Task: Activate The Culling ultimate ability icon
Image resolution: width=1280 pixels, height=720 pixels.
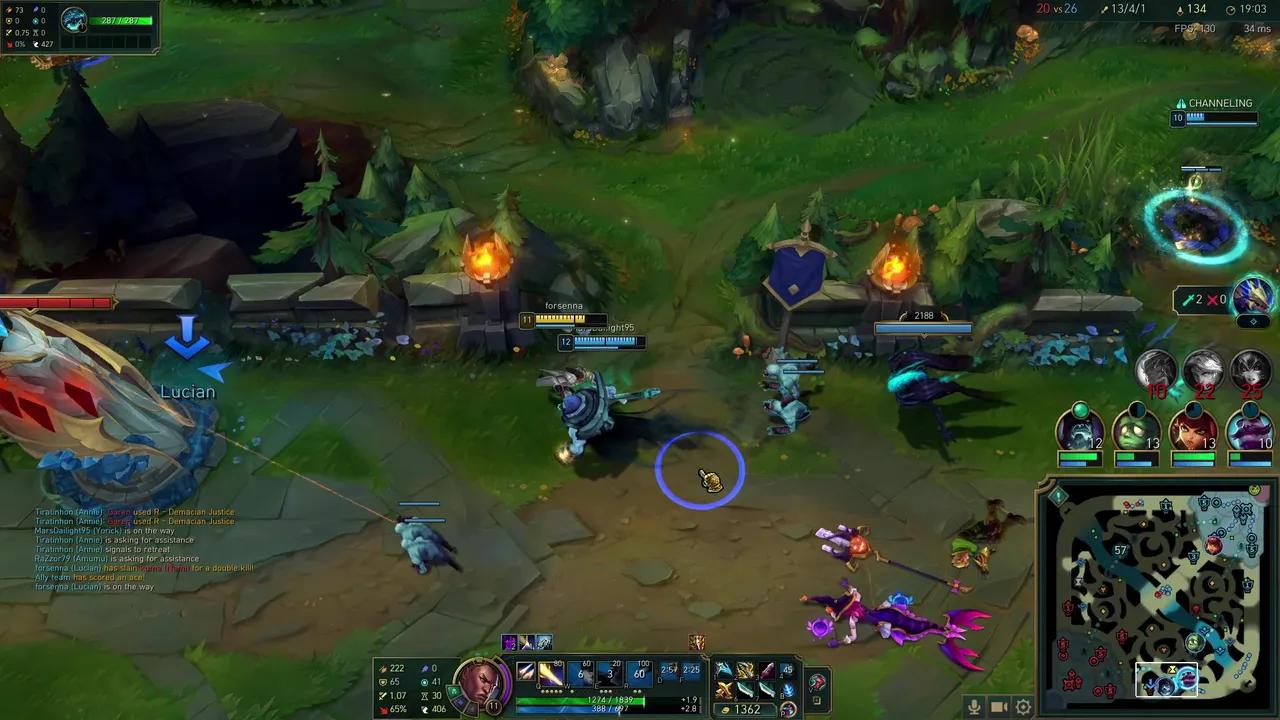Action: (638, 675)
